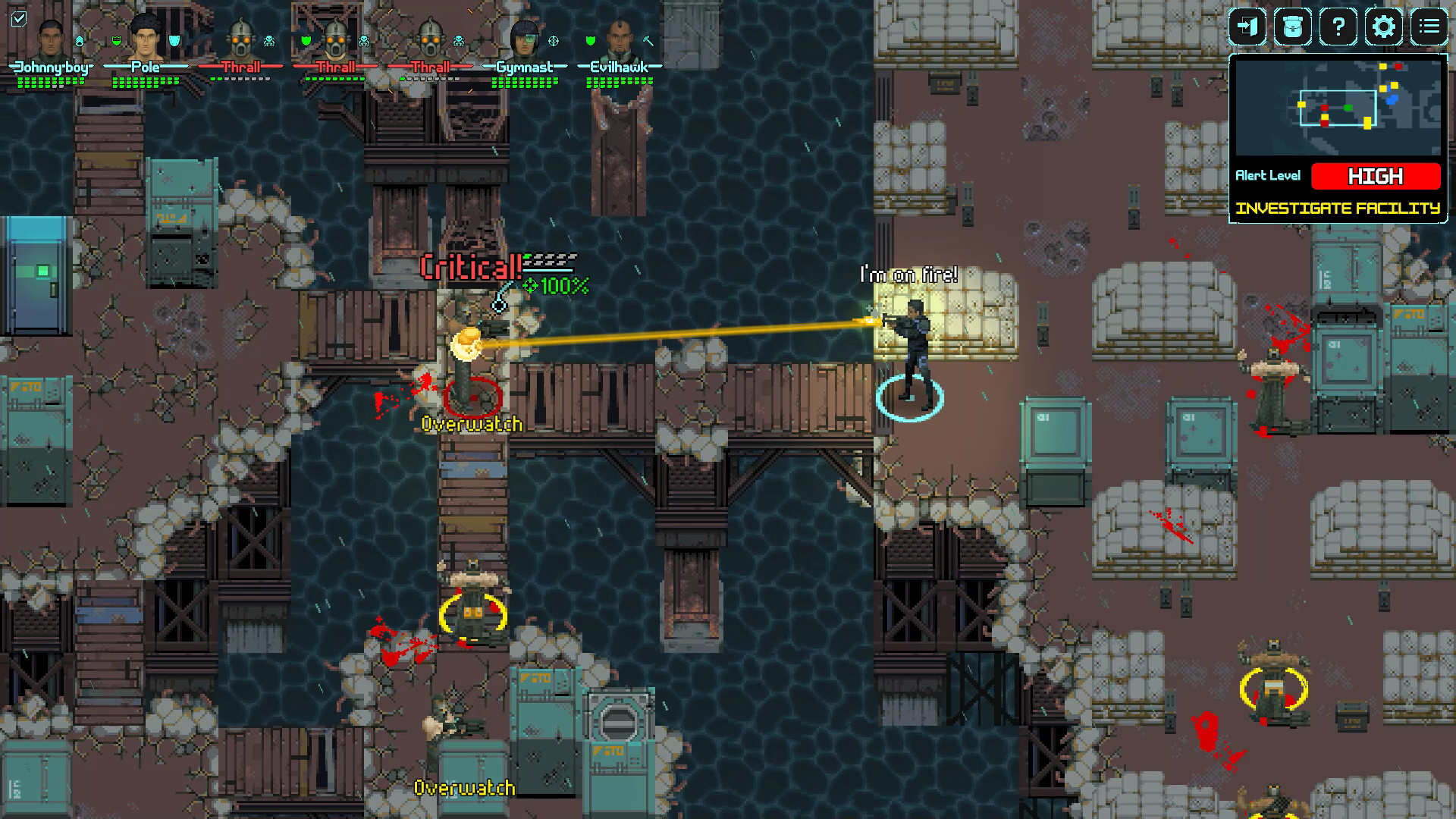
Task: Open the settings gear icon
Action: 1382,27
